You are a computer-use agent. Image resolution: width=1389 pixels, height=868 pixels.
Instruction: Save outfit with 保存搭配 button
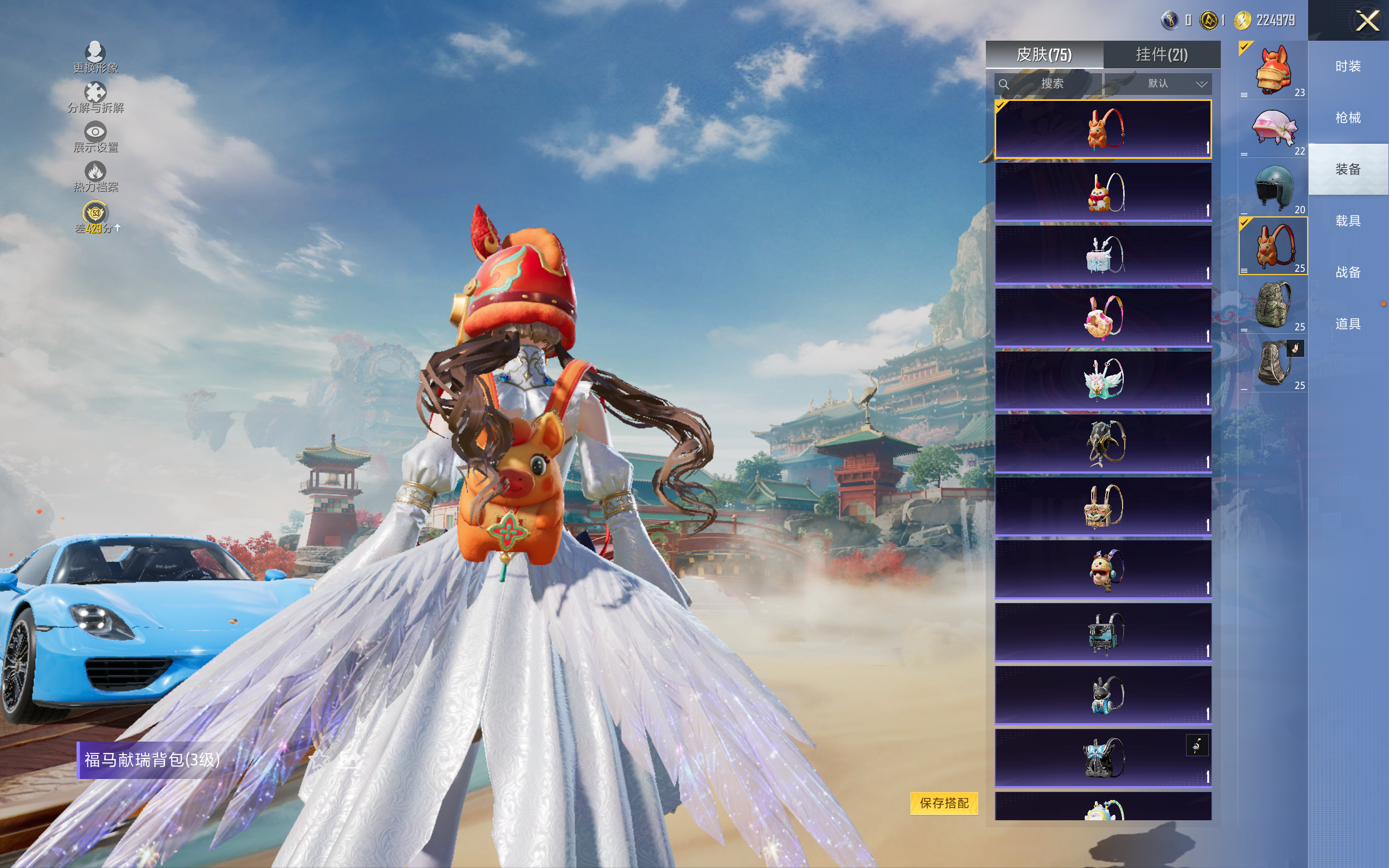[944, 802]
